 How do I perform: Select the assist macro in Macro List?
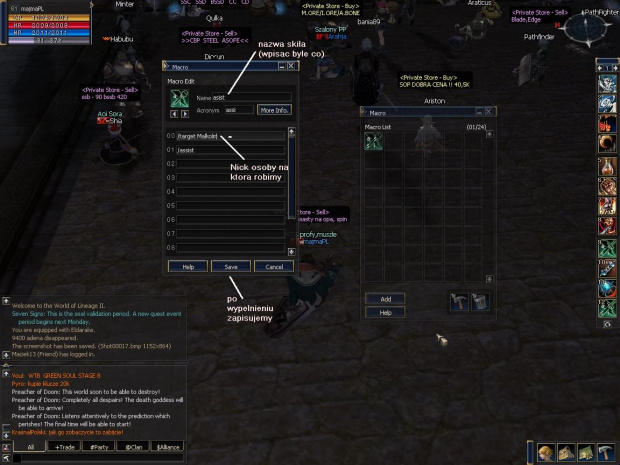373,142
